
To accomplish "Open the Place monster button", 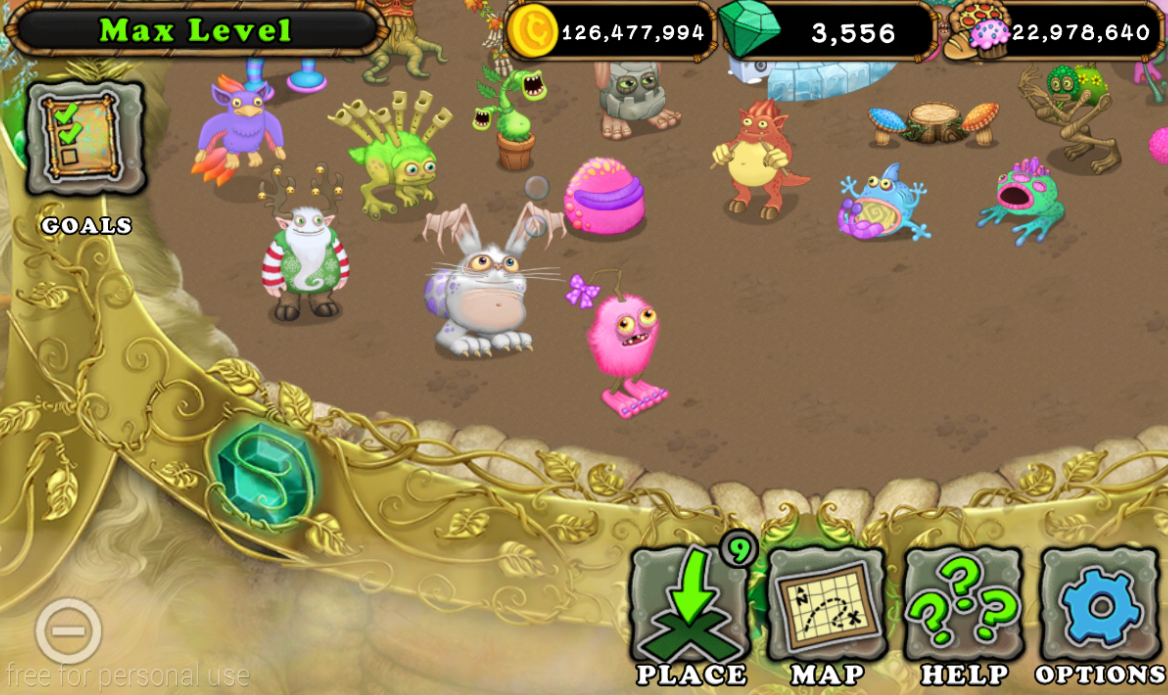I will pyautogui.click(x=690, y=606).
